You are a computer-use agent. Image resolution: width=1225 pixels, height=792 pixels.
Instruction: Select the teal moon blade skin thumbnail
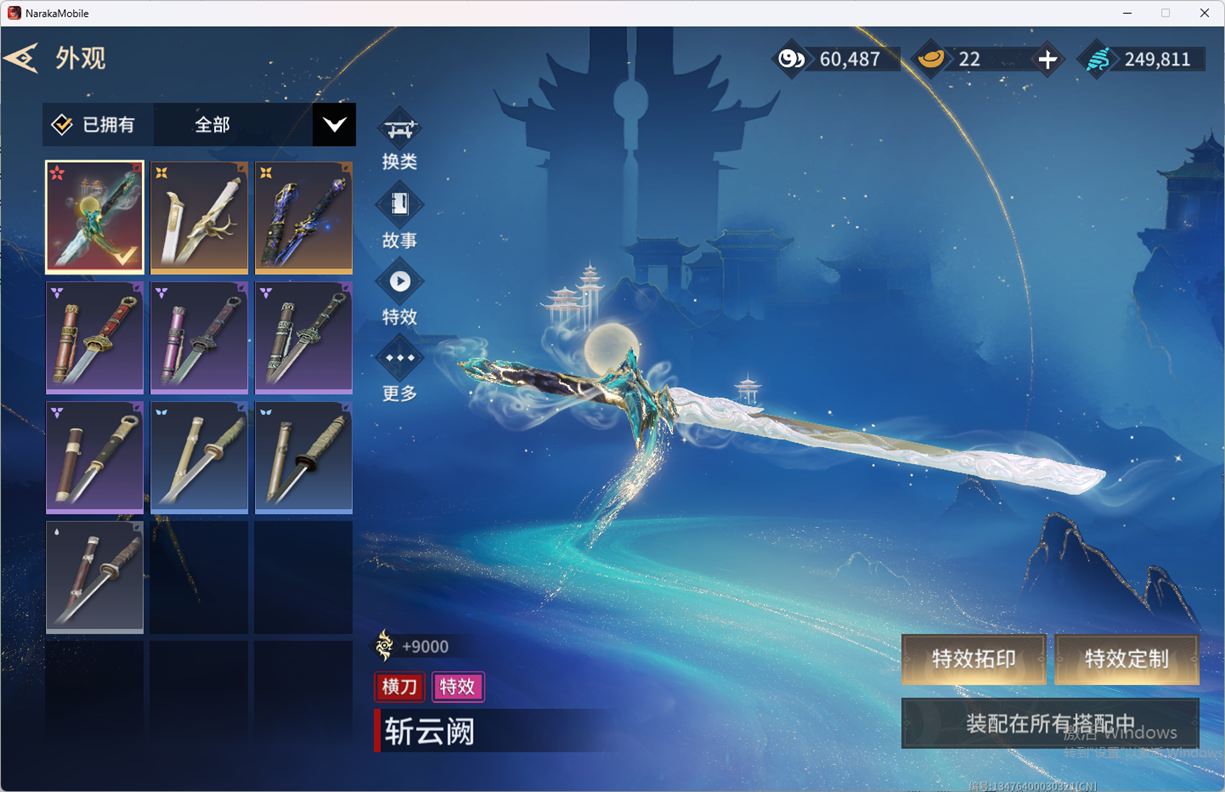(x=95, y=216)
